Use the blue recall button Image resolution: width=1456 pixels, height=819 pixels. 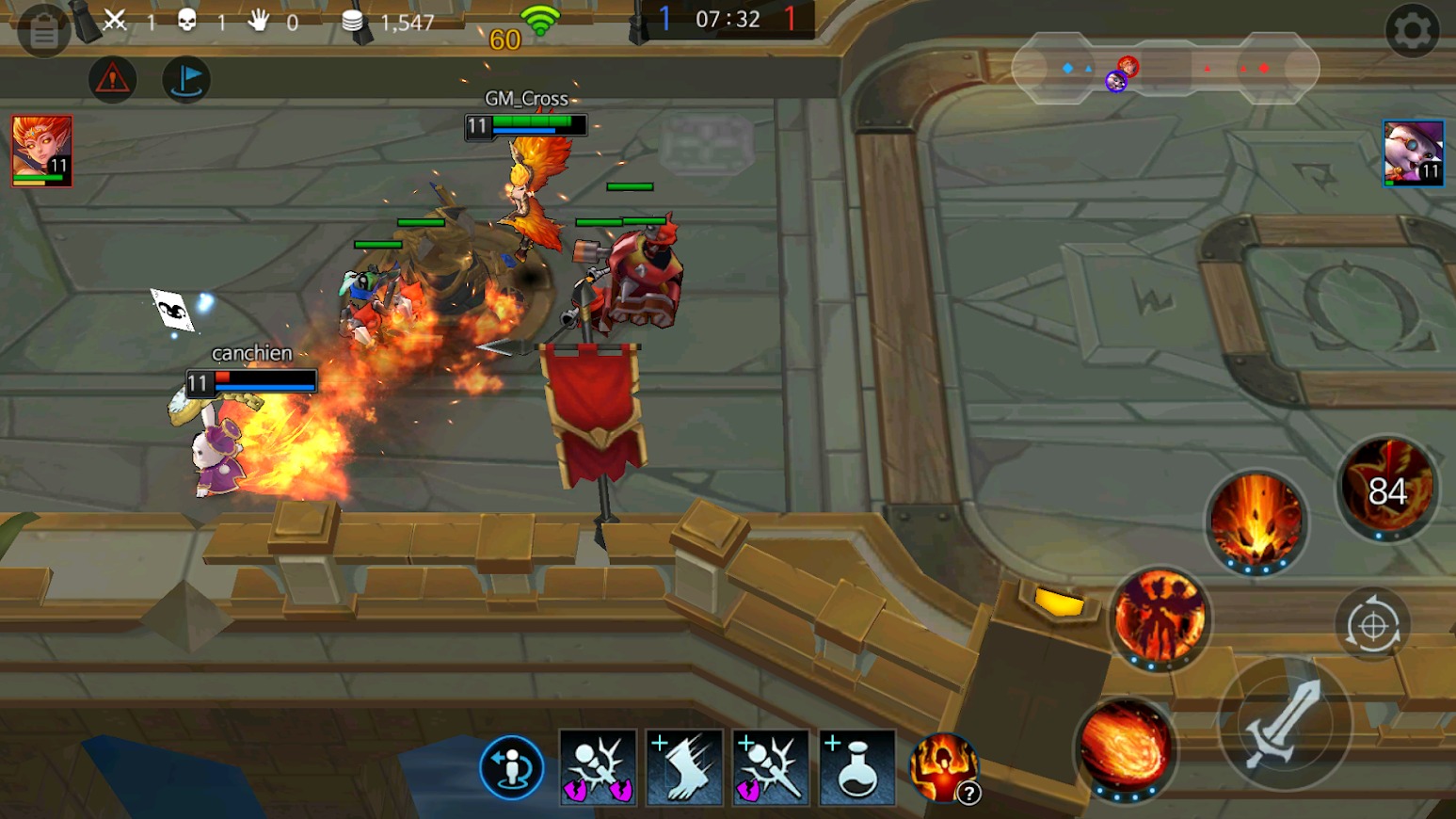pyautogui.click(x=511, y=767)
